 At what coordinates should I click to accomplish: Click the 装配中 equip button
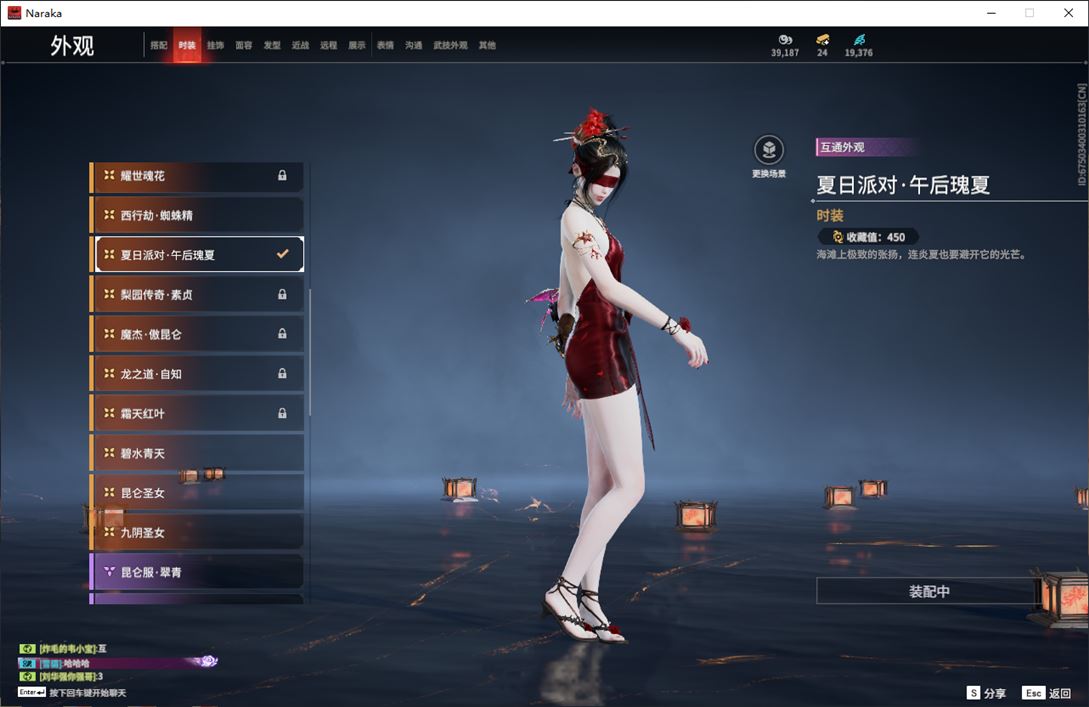click(x=928, y=591)
